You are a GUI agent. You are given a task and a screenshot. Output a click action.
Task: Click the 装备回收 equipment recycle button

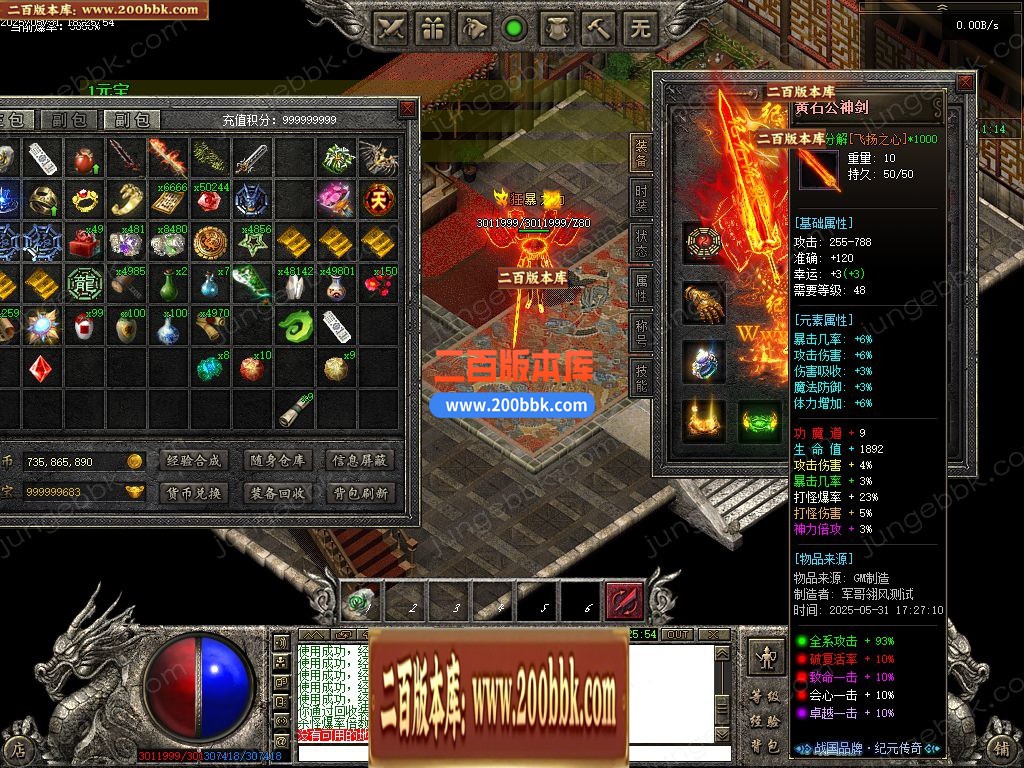[275, 493]
